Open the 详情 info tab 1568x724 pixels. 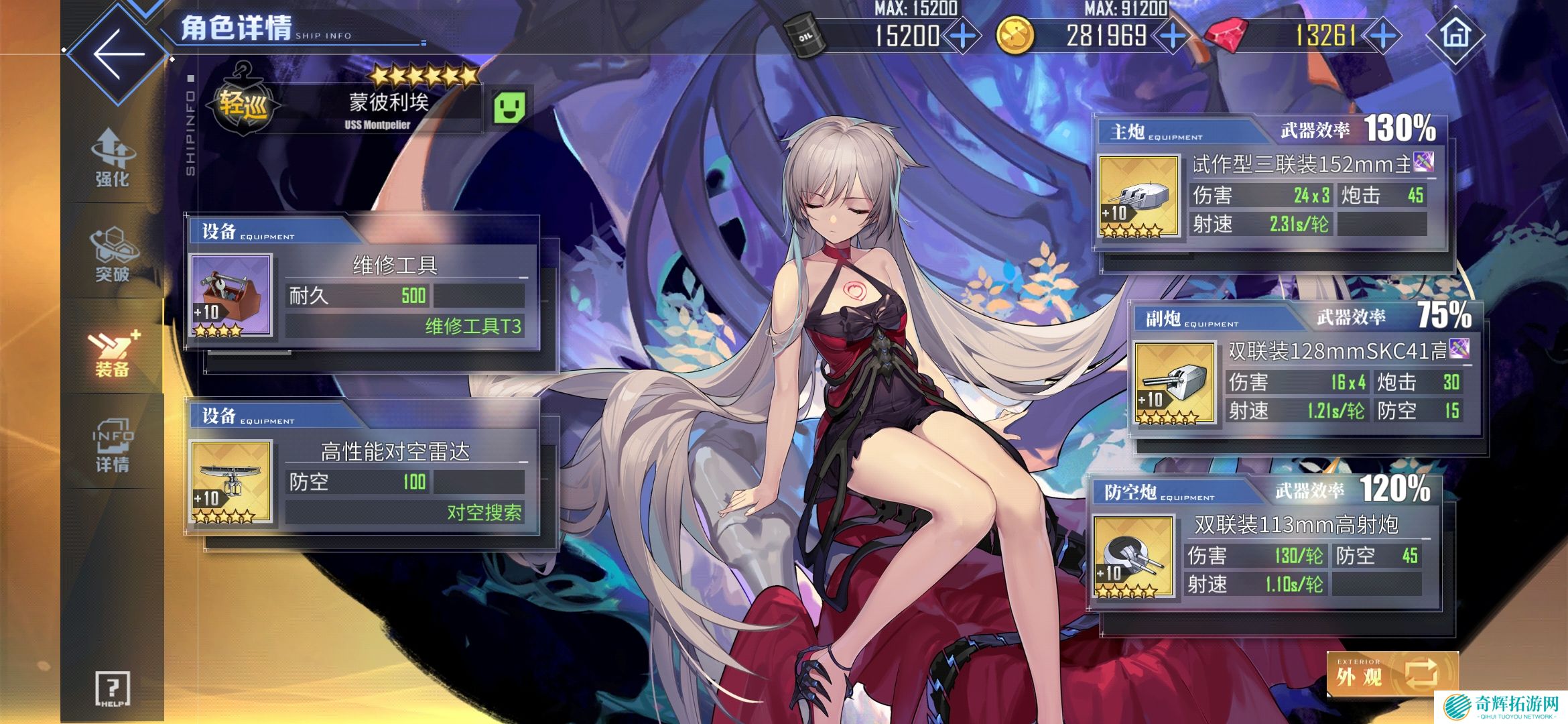[x=112, y=444]
